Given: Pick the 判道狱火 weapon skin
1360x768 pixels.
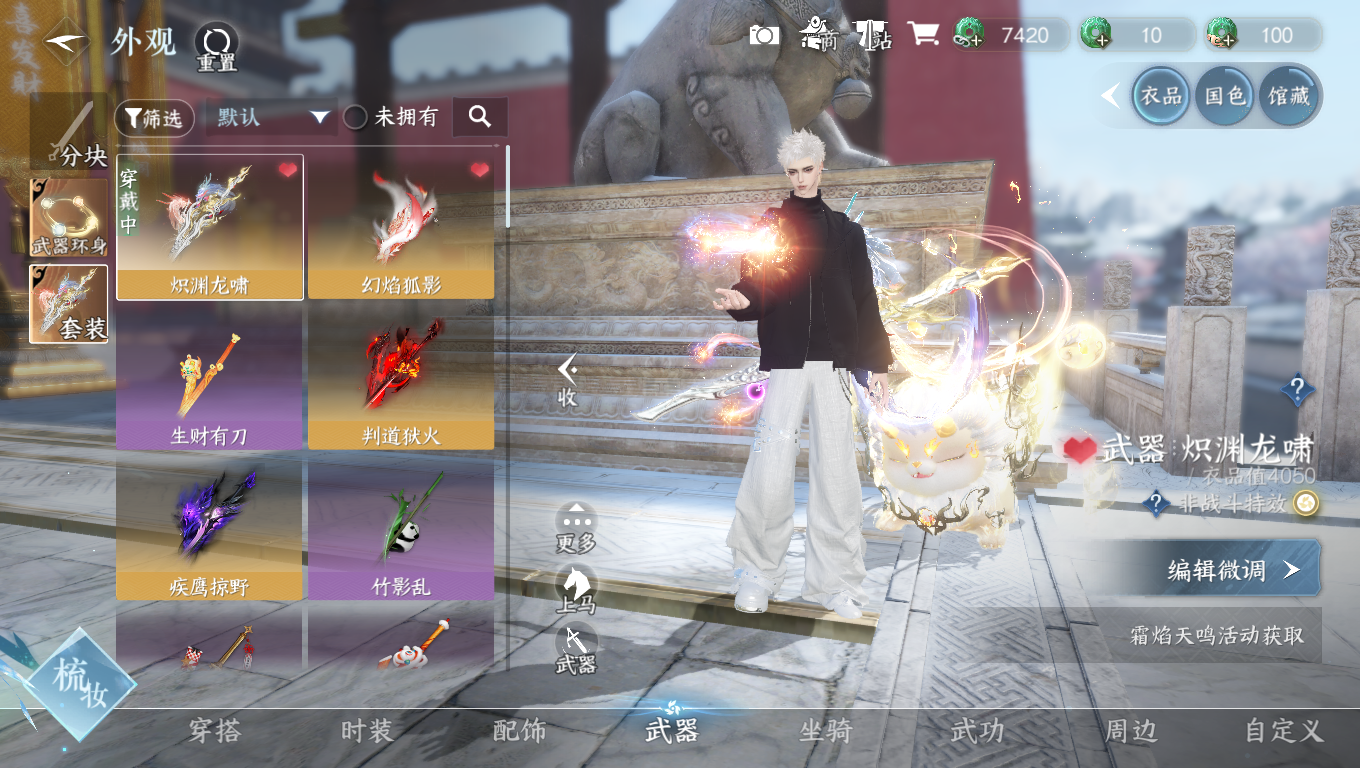Looking at the screenshot, I should pos(401,378).
